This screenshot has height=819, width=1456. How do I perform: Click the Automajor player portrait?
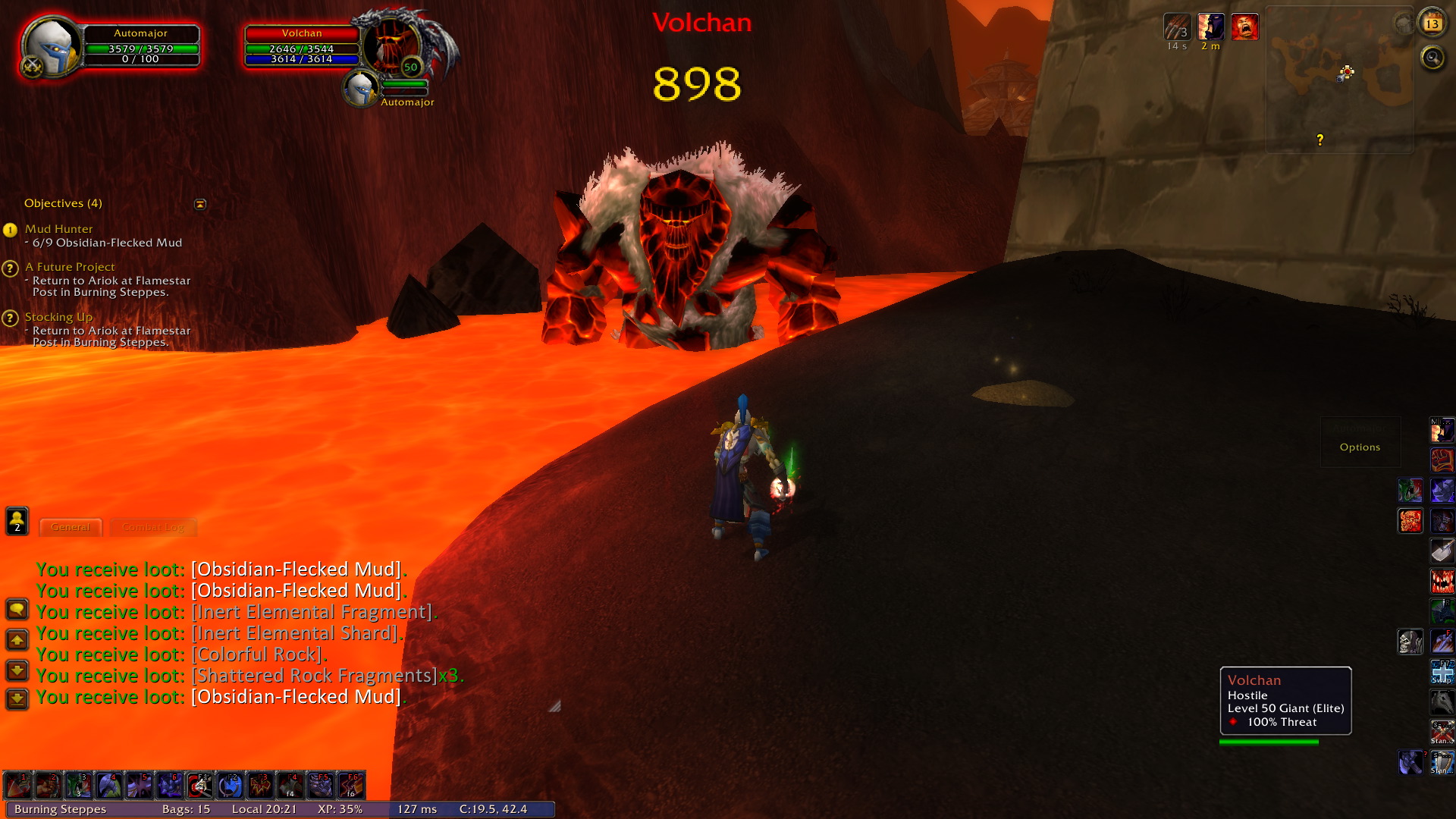(50, 47)
